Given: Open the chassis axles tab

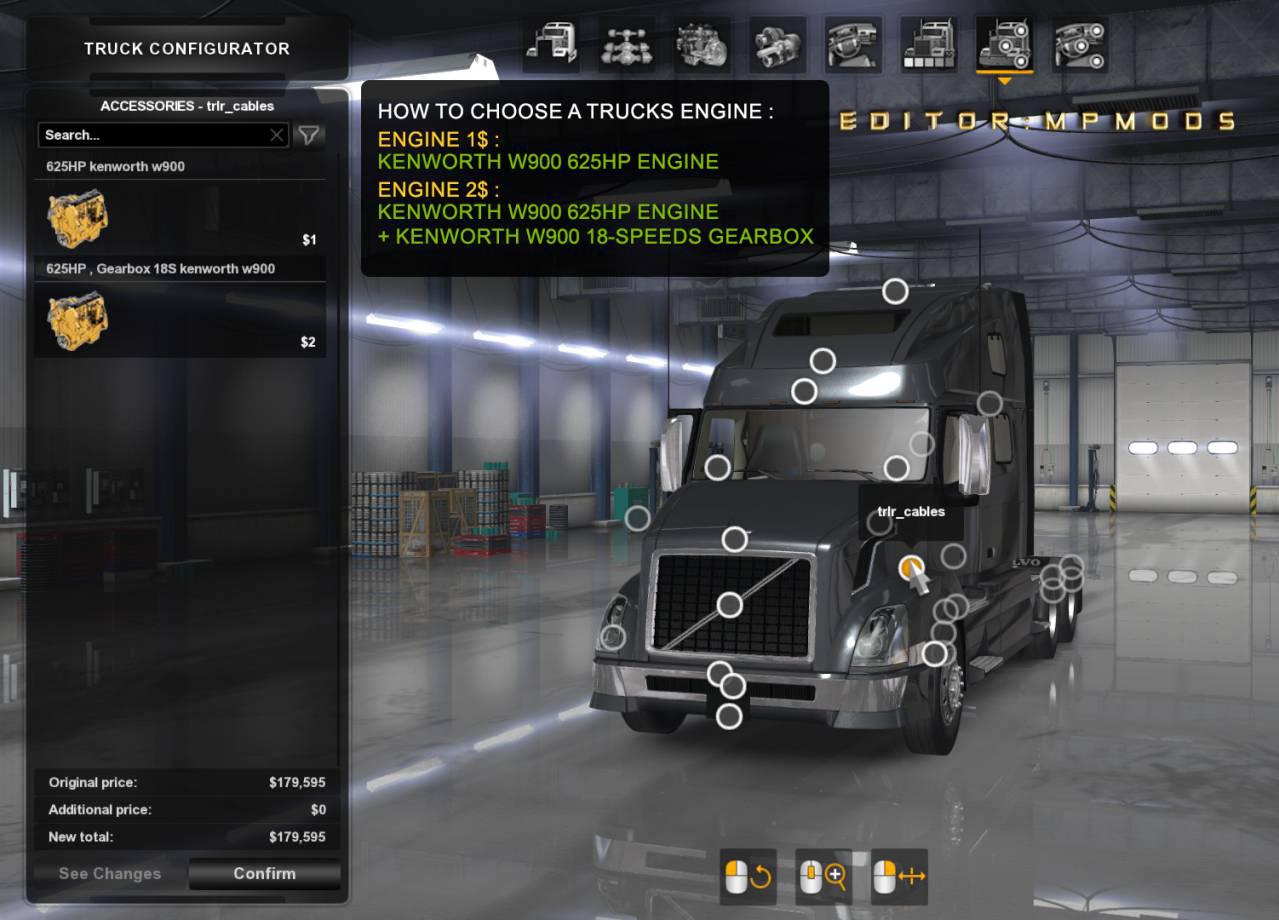Looking at the screenshot, I should 626,45.
